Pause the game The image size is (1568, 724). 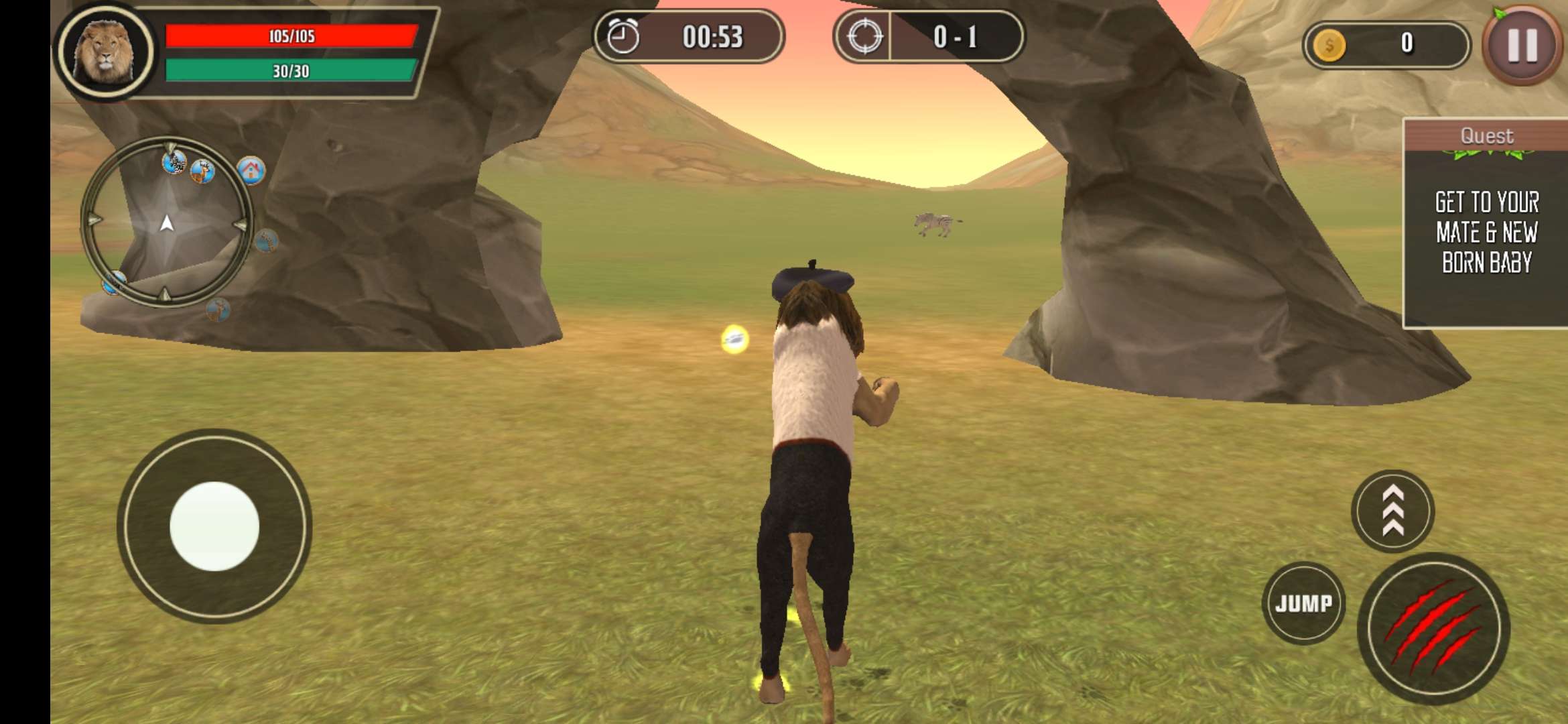(1521, 46)
